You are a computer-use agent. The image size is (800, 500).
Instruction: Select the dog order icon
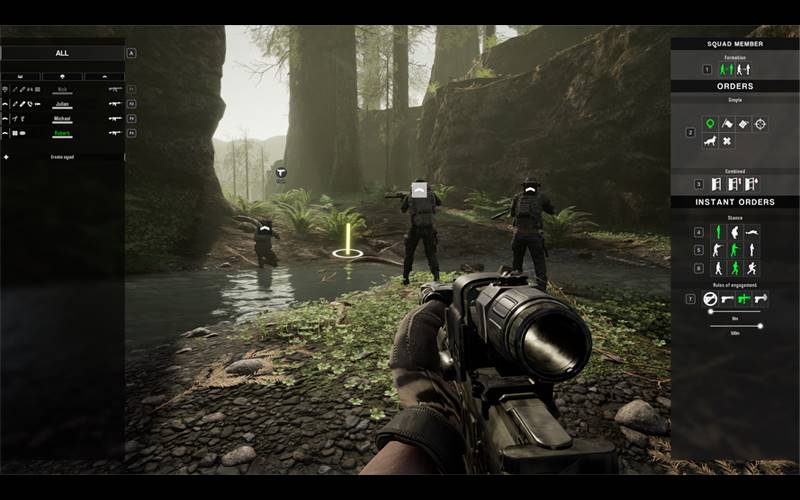click(711, 141)
